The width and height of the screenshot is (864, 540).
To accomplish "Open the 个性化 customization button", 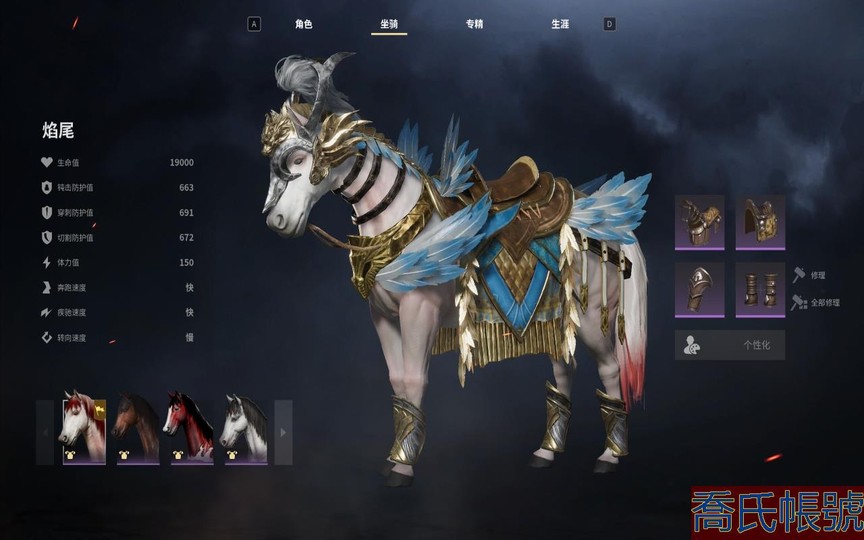I will click(x=730, y=345).
